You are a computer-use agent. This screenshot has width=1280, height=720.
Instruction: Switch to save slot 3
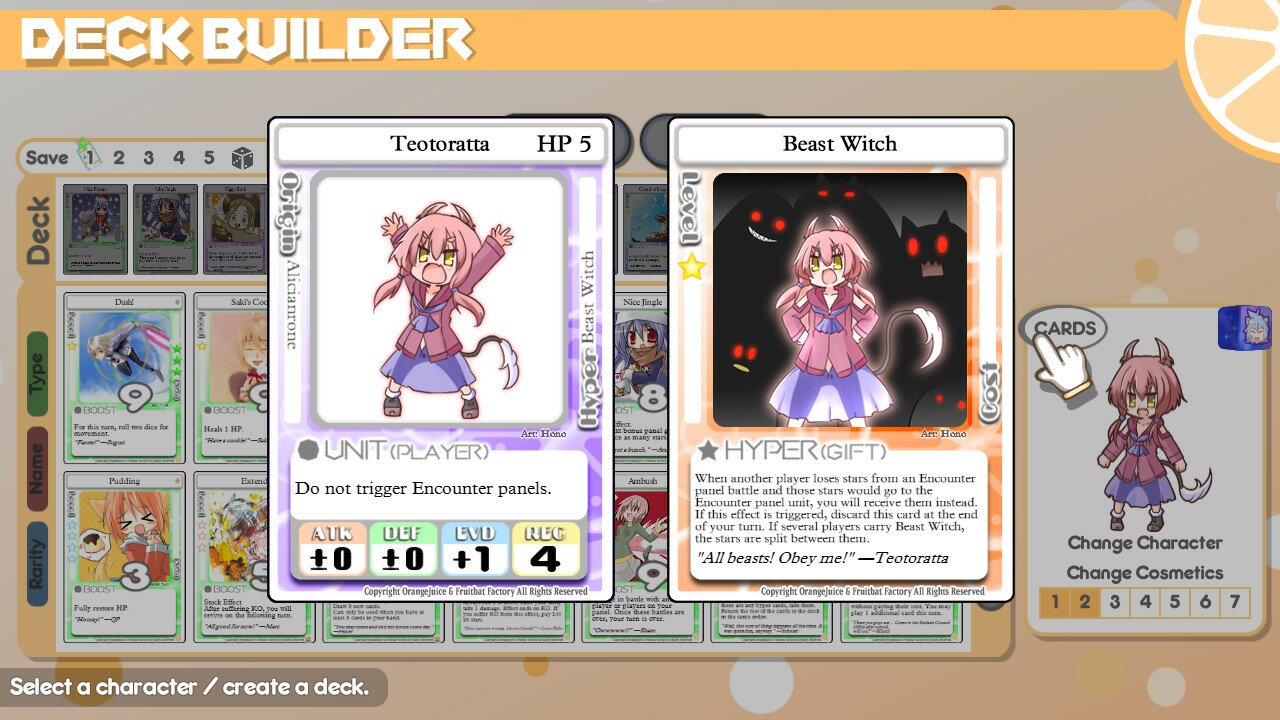point(148,157)
